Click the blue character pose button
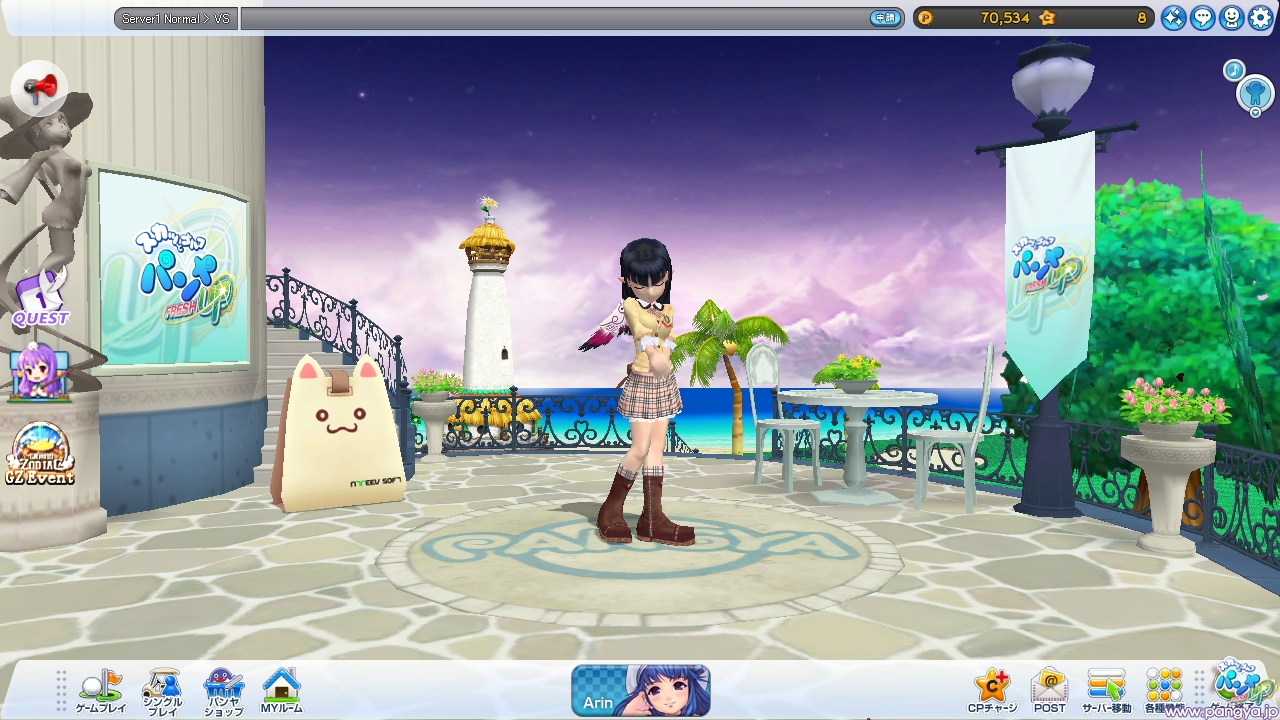This screenshot has width=1280, height=720. coord(1255,94)
